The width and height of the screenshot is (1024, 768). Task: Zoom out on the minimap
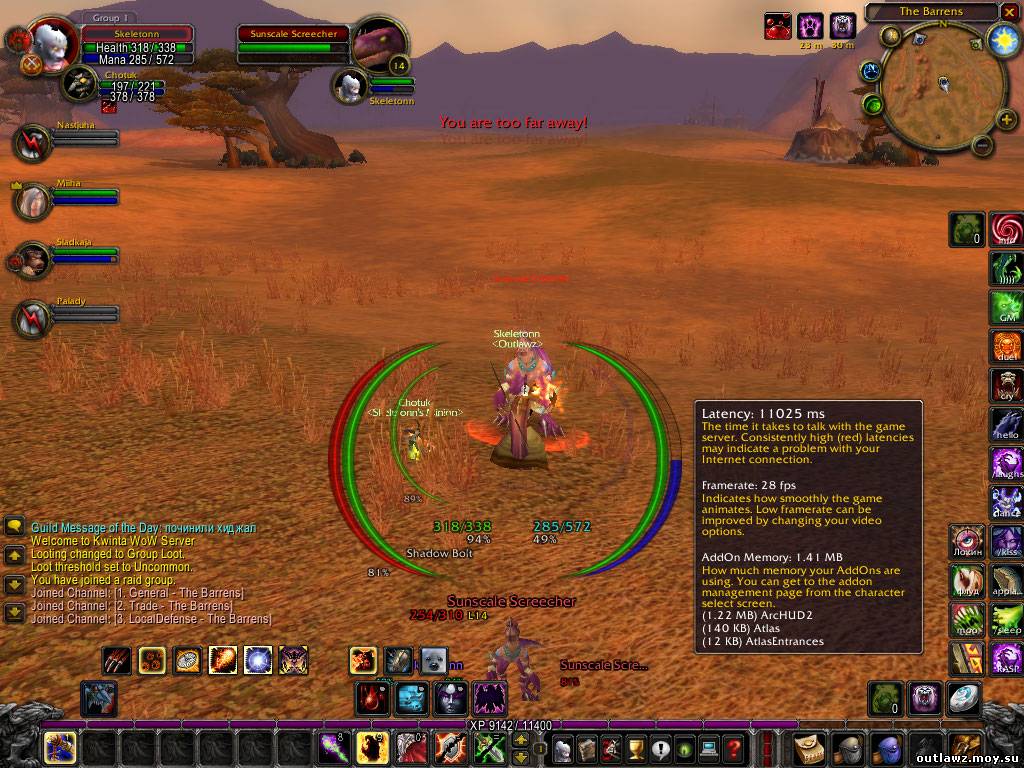point(982,145)
